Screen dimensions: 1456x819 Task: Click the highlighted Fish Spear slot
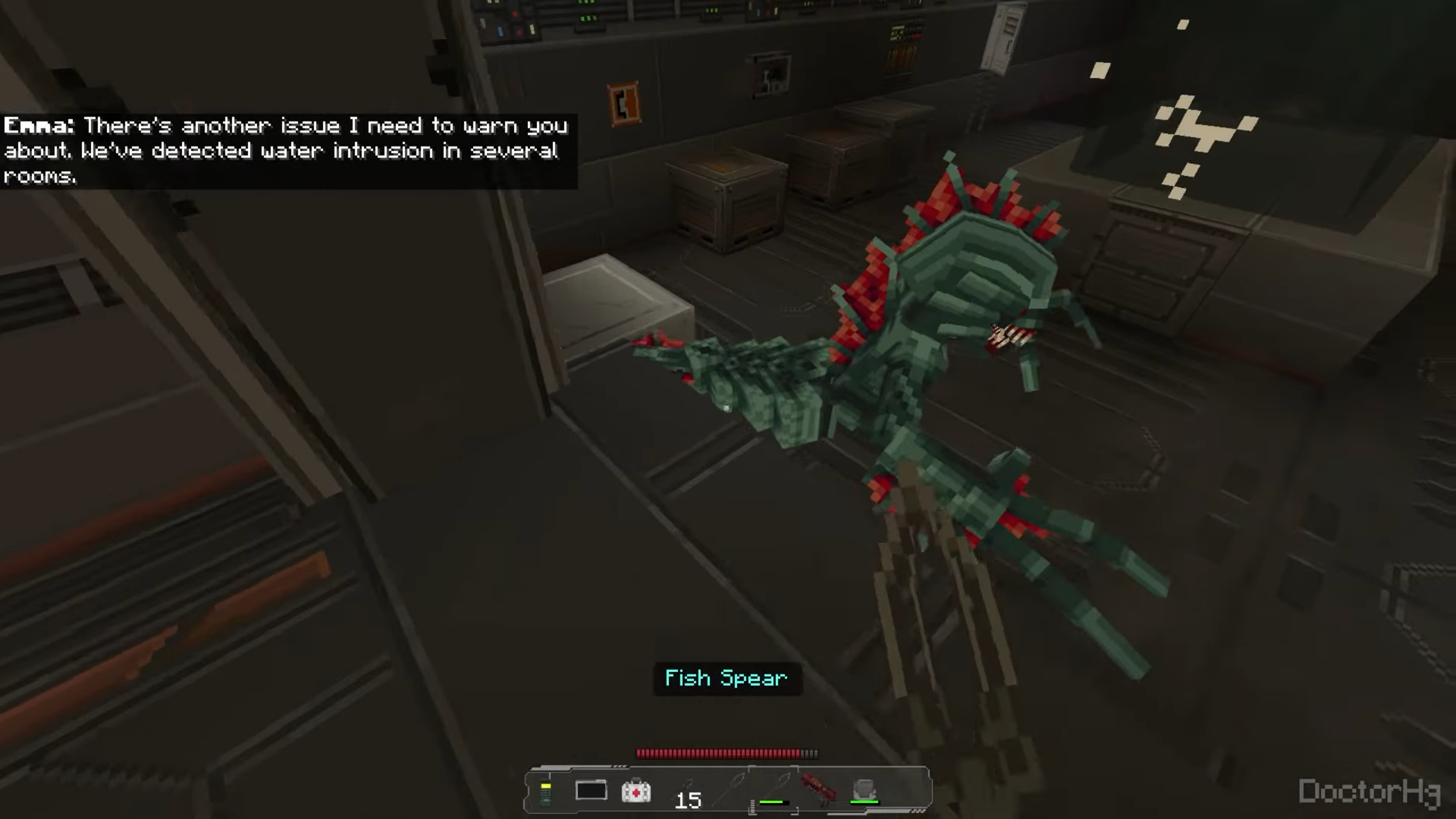(x=773, y=790)
